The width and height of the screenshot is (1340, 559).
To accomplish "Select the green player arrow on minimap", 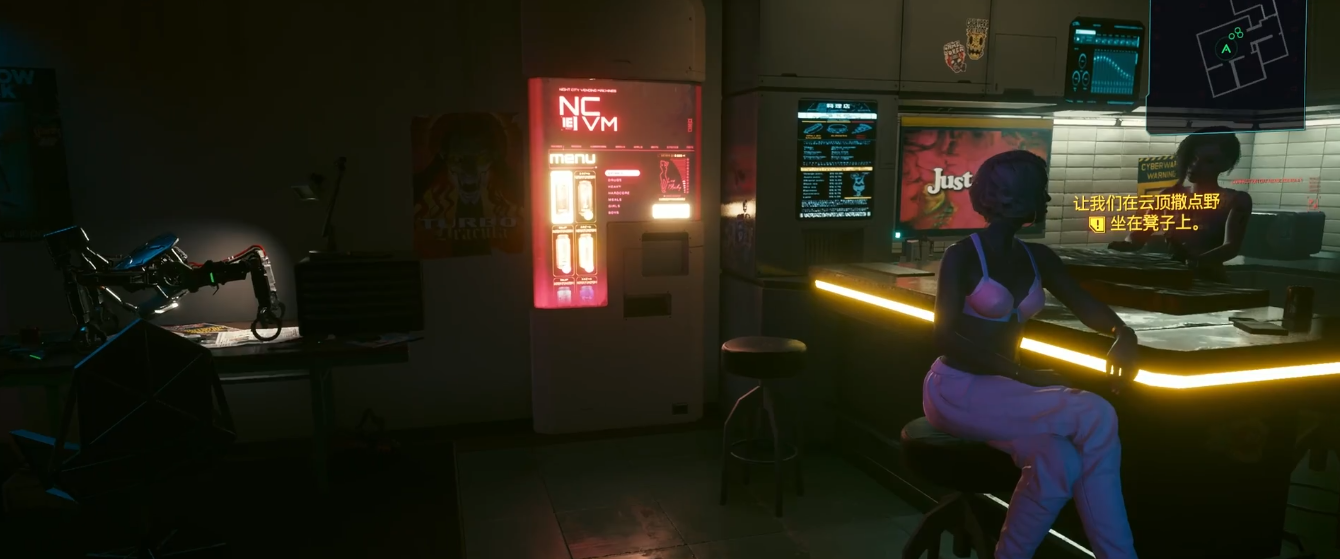I will (x=1227, y=48).
